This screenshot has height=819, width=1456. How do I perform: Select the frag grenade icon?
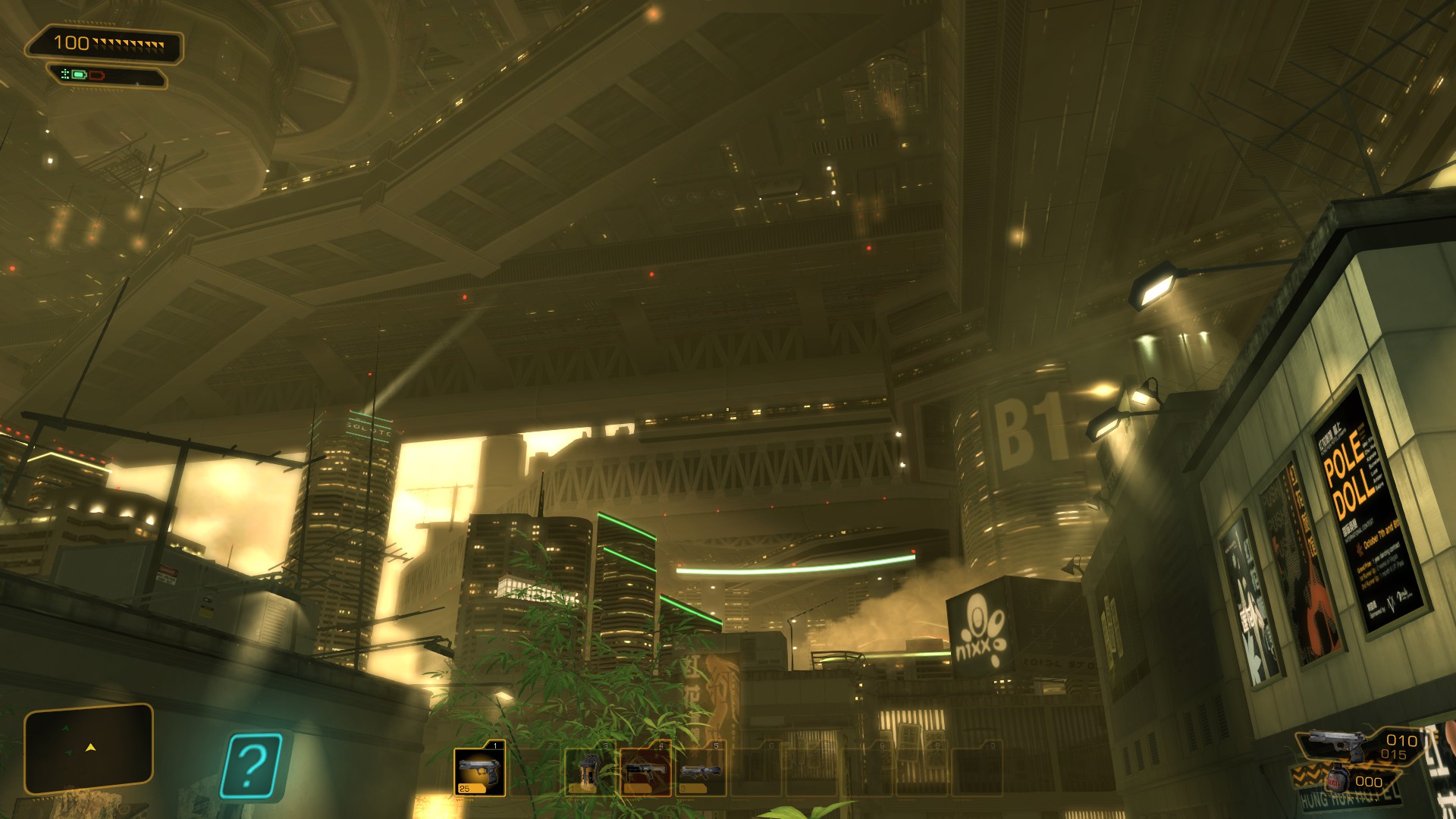tap(1335, 780)
